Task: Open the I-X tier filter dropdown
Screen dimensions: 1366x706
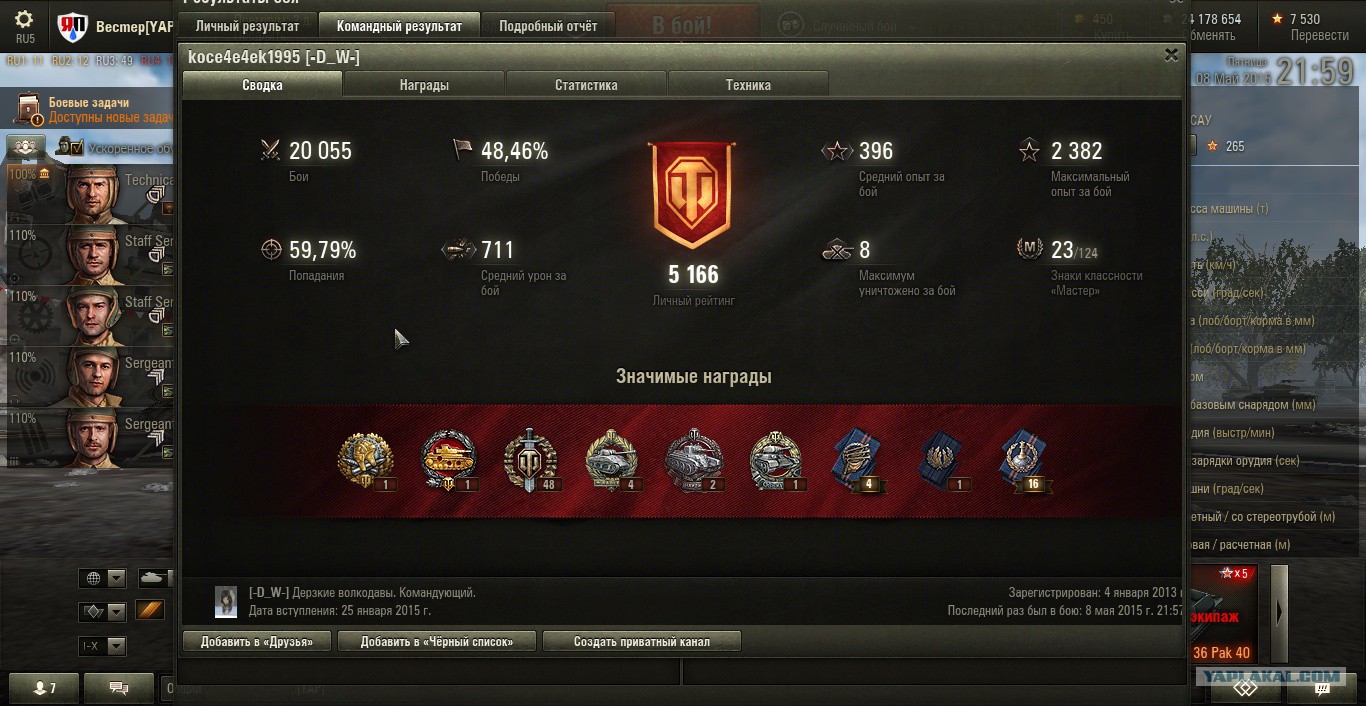Action: (x=104, y=646)
